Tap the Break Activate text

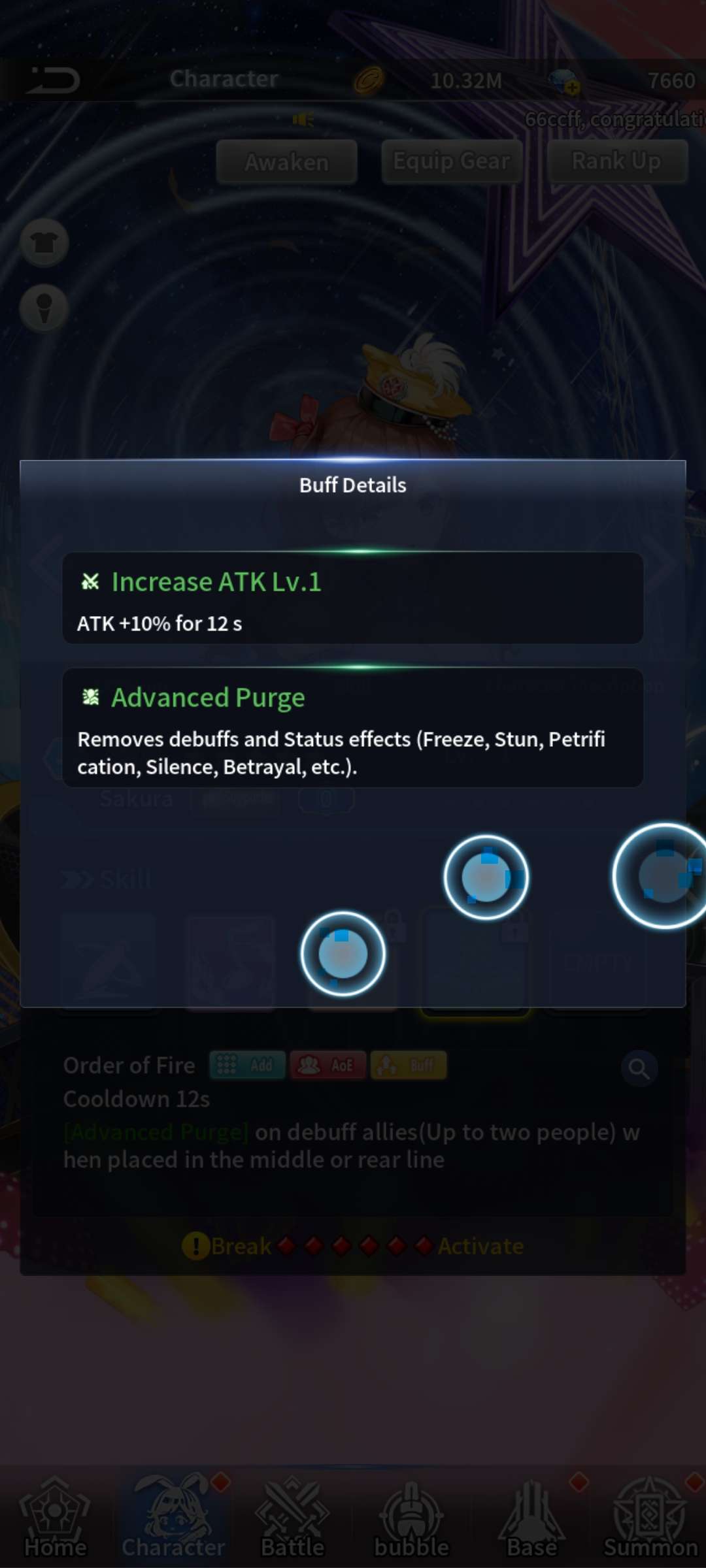(x=353, y=1246)
